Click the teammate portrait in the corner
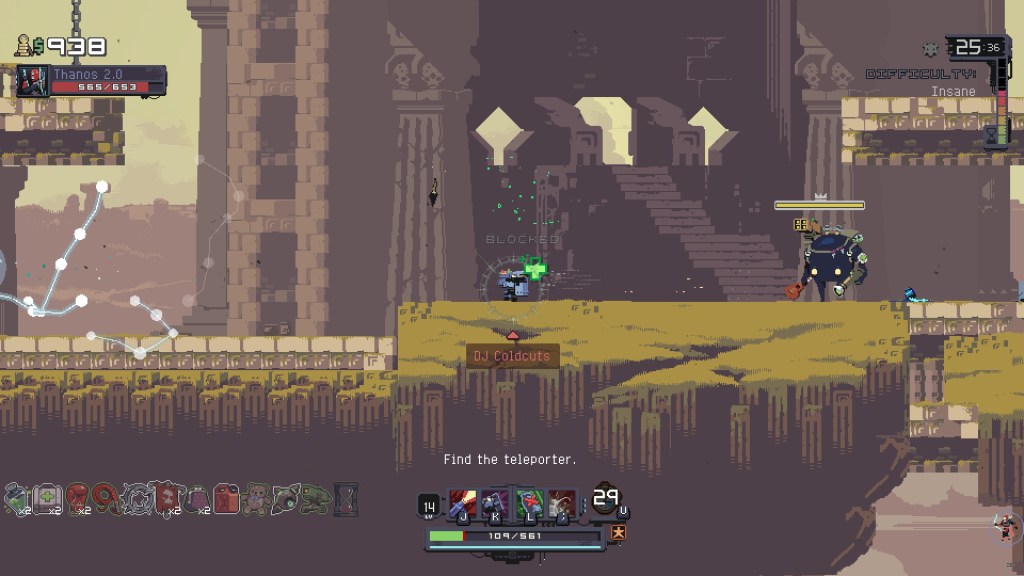Image resolution: width=1024 pixels, height=576 pixels. 1005,525
